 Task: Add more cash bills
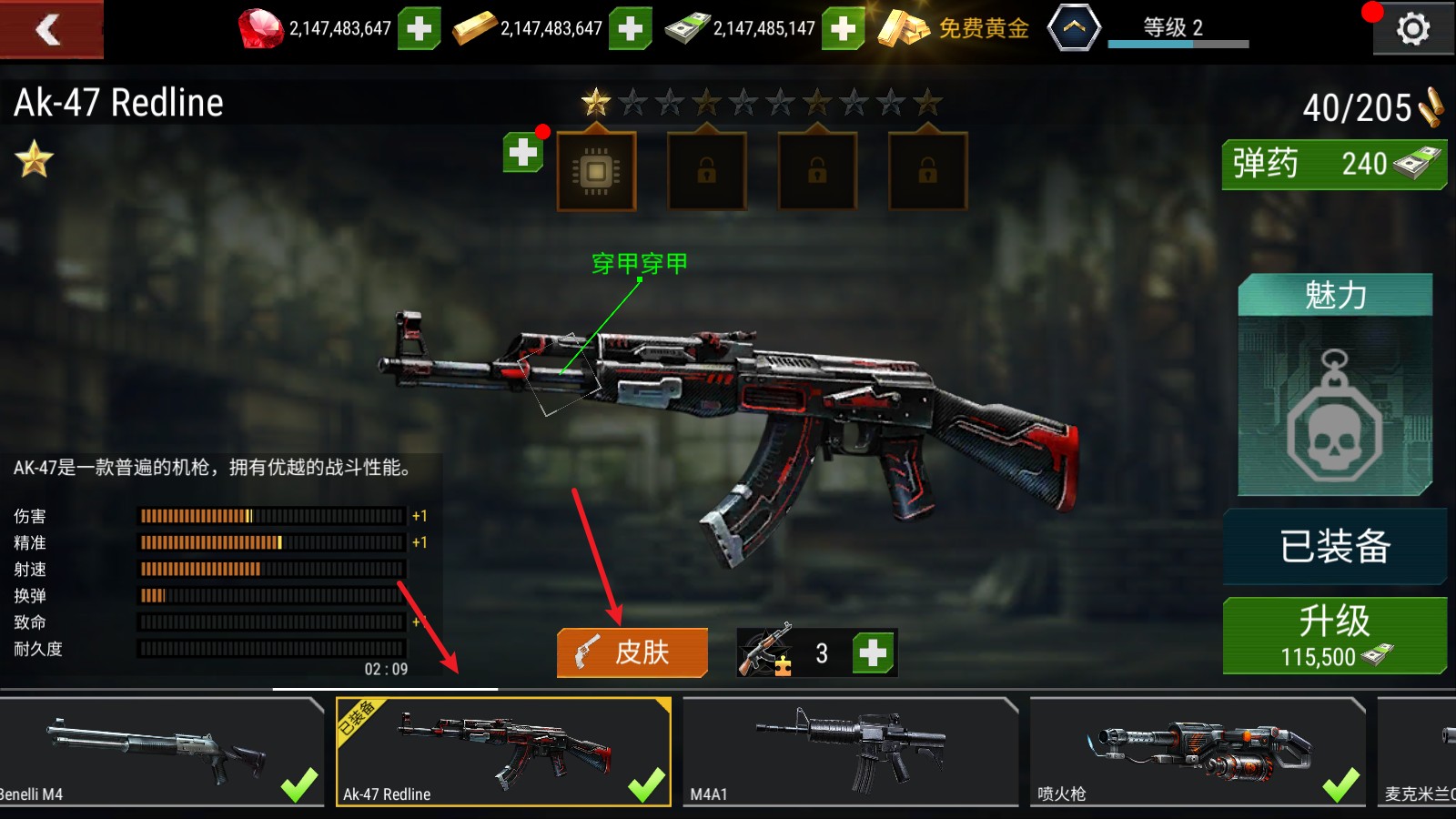(844, 29)
